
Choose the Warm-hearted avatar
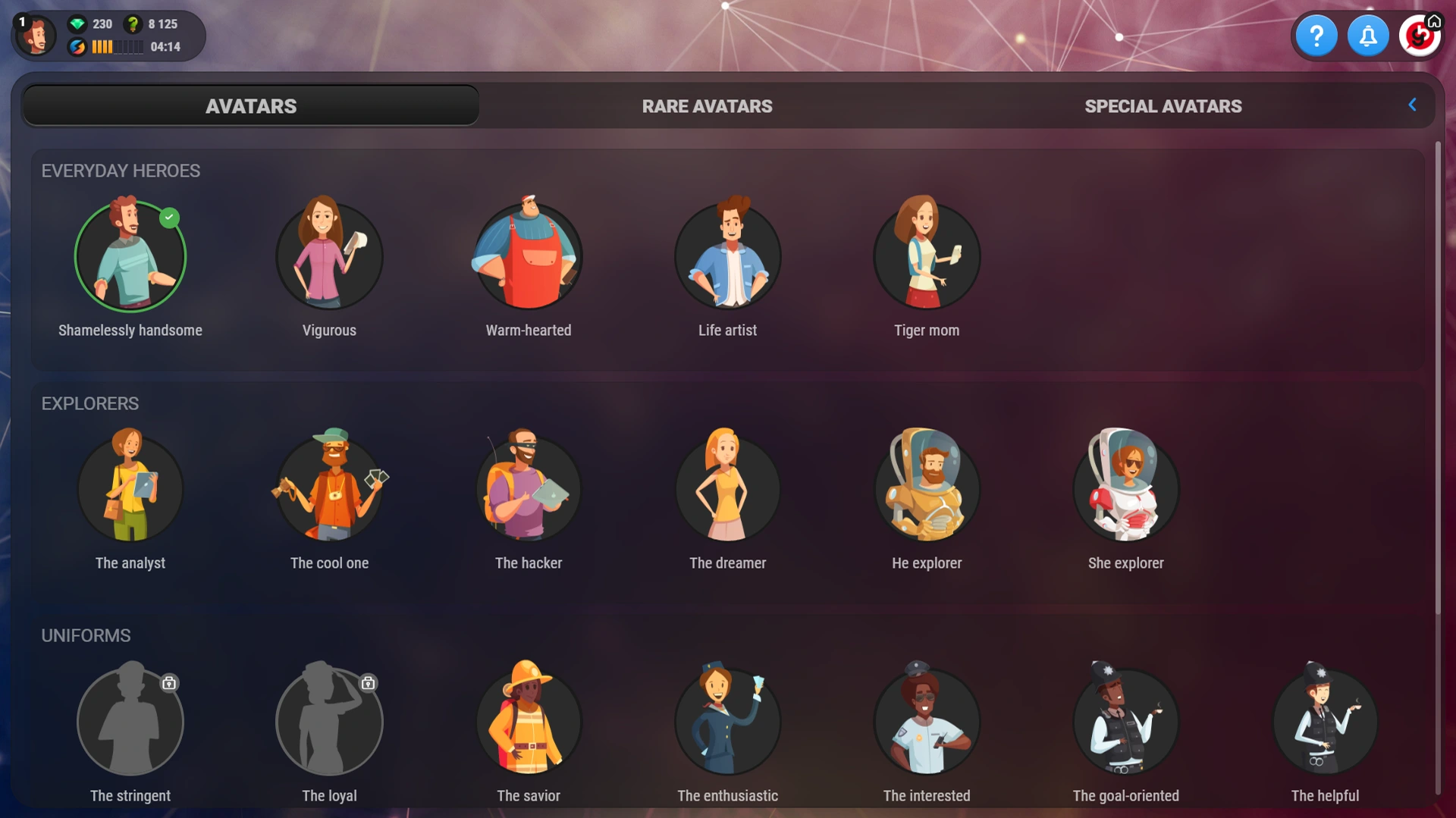(529, 257)
